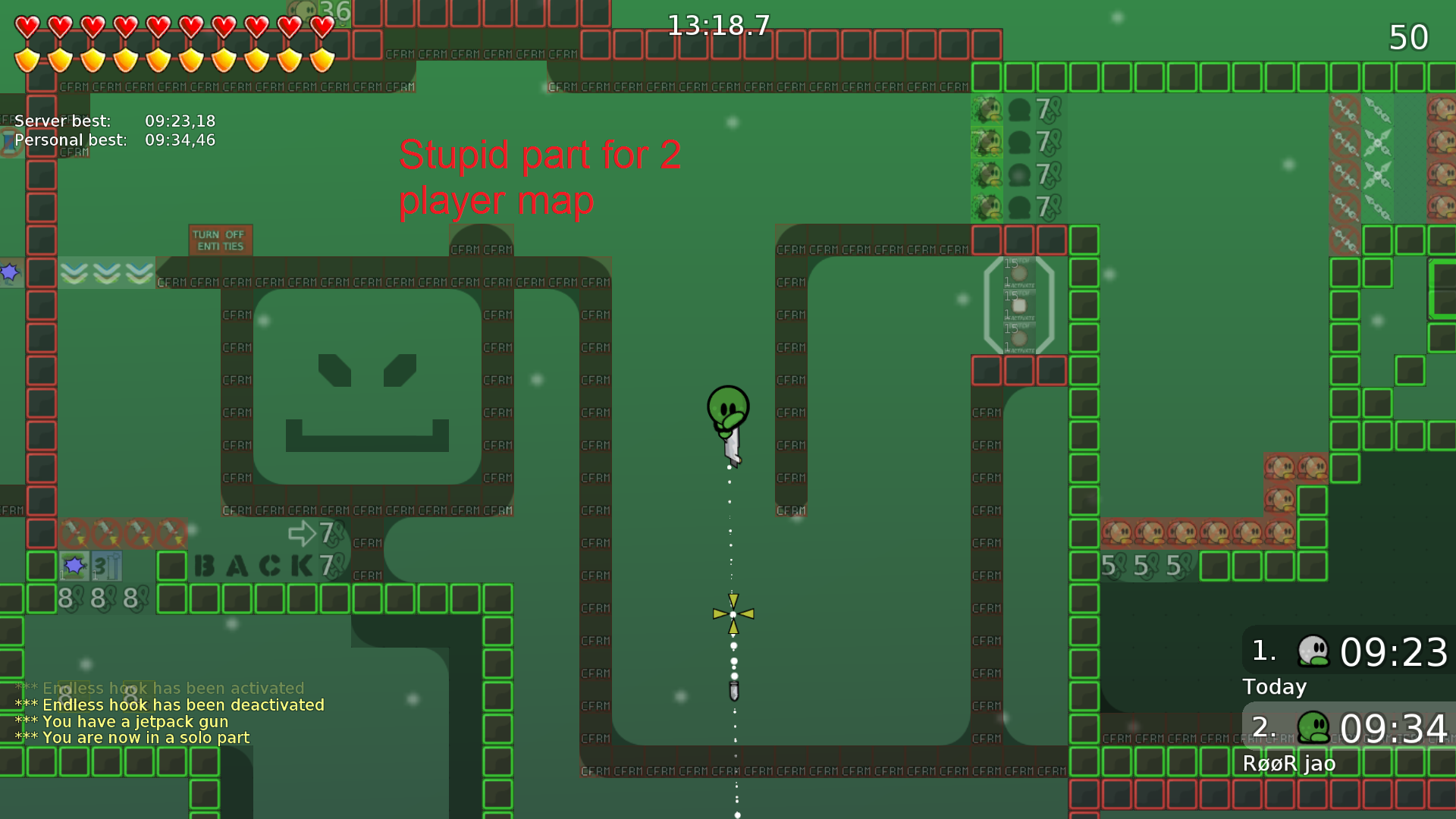Click the purple star burst beside number 3
Image resolution: width=1456 pixels, height=819 pixels.
(74, 565)
